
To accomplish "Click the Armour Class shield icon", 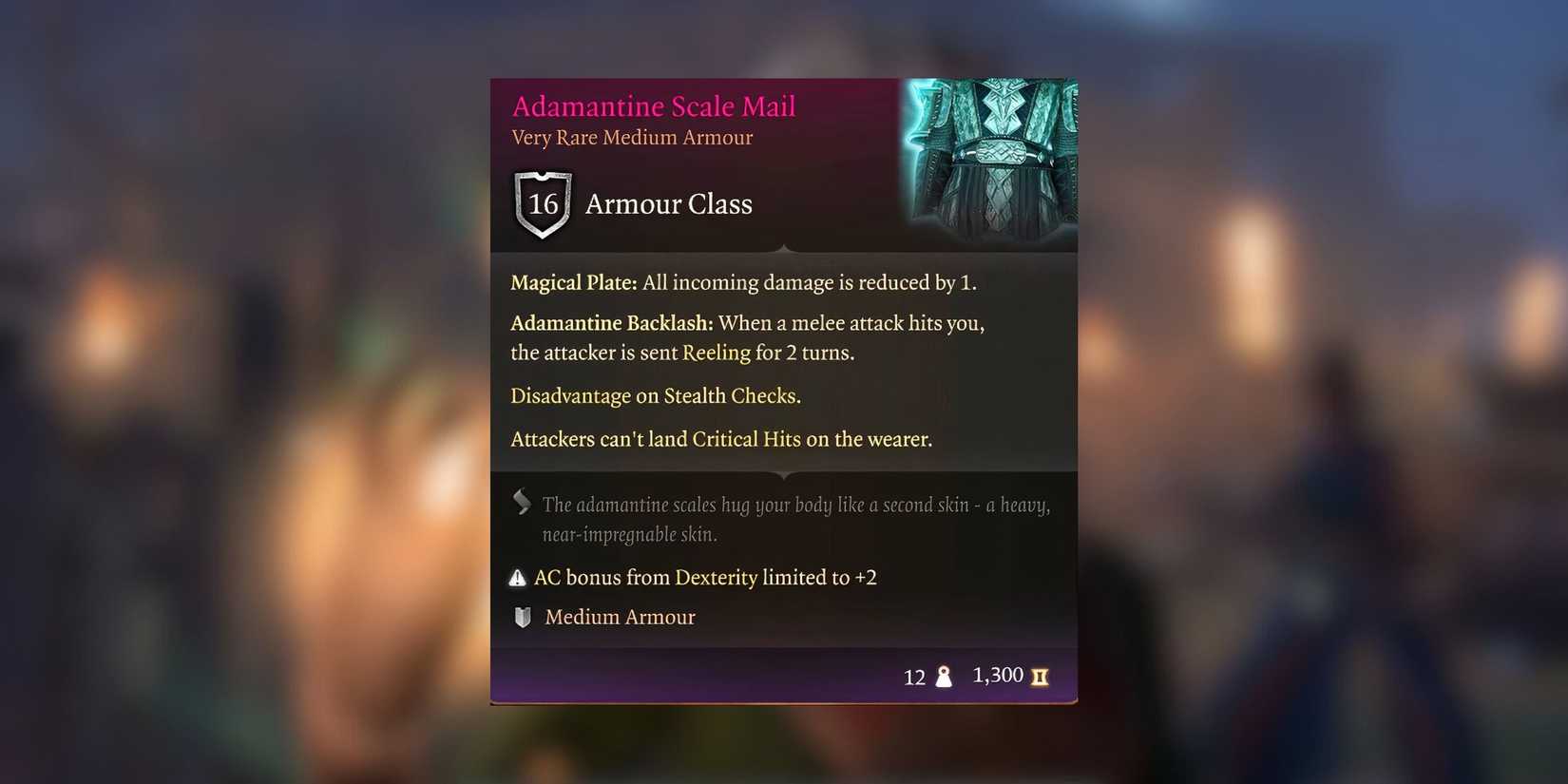I will 542,203.
